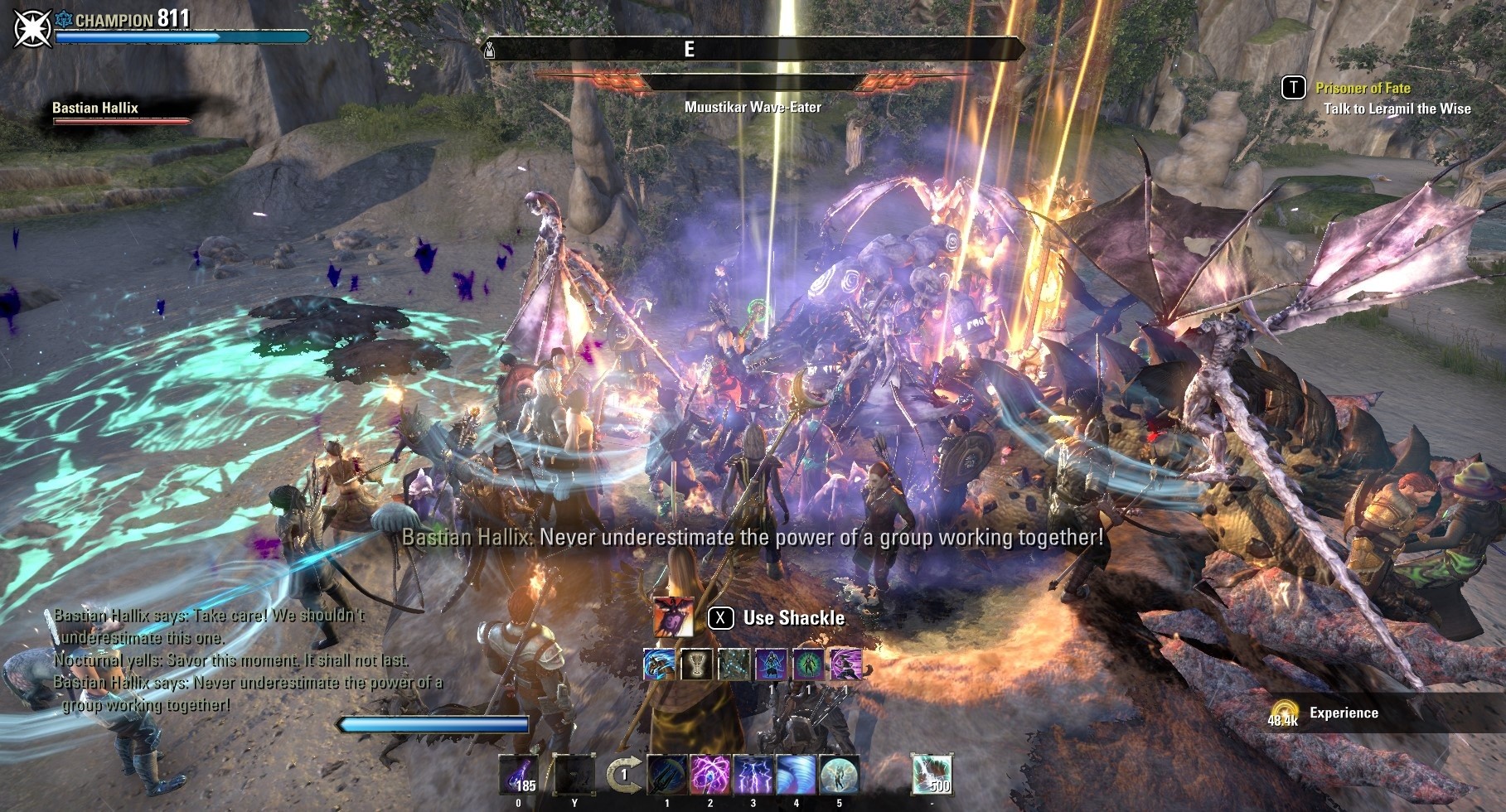Select the green aura figure buff icon
The width and height of the screenshot is (1506, 812).
click(808, 665)
